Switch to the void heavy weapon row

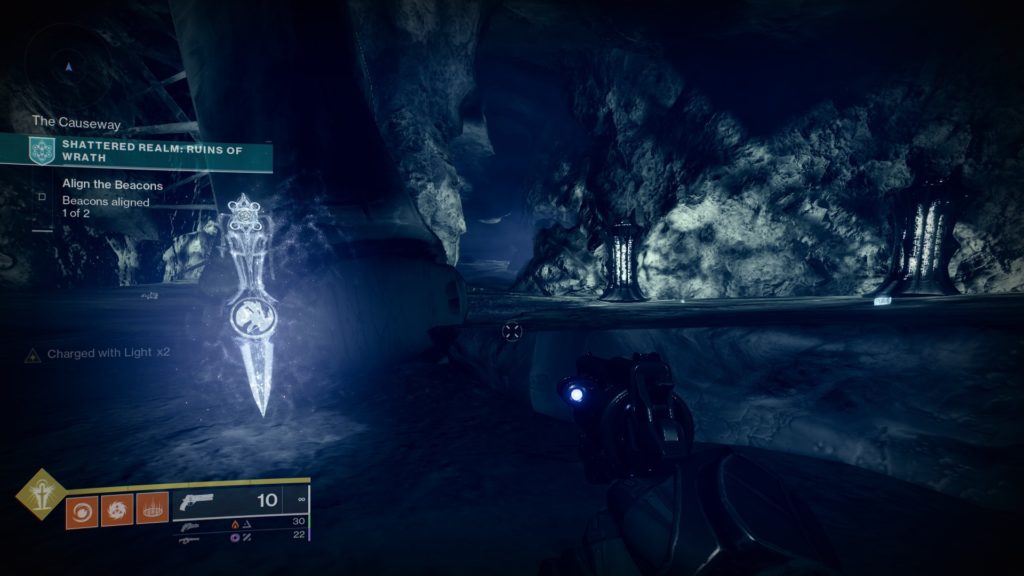coord(240,538)
